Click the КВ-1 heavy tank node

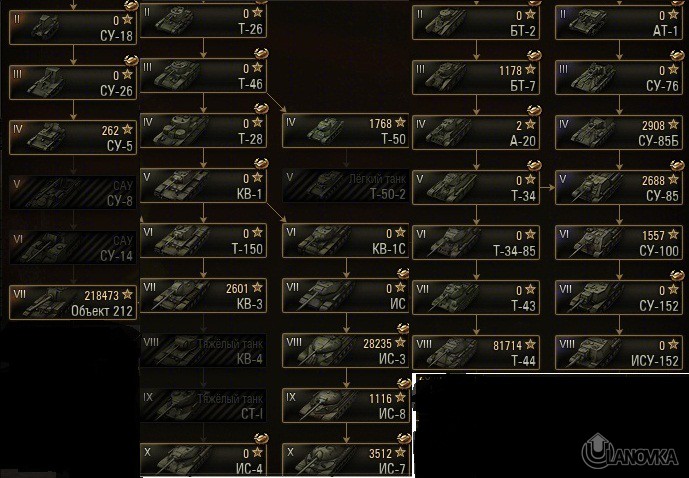pyautogui.click(x=205, y=186)
